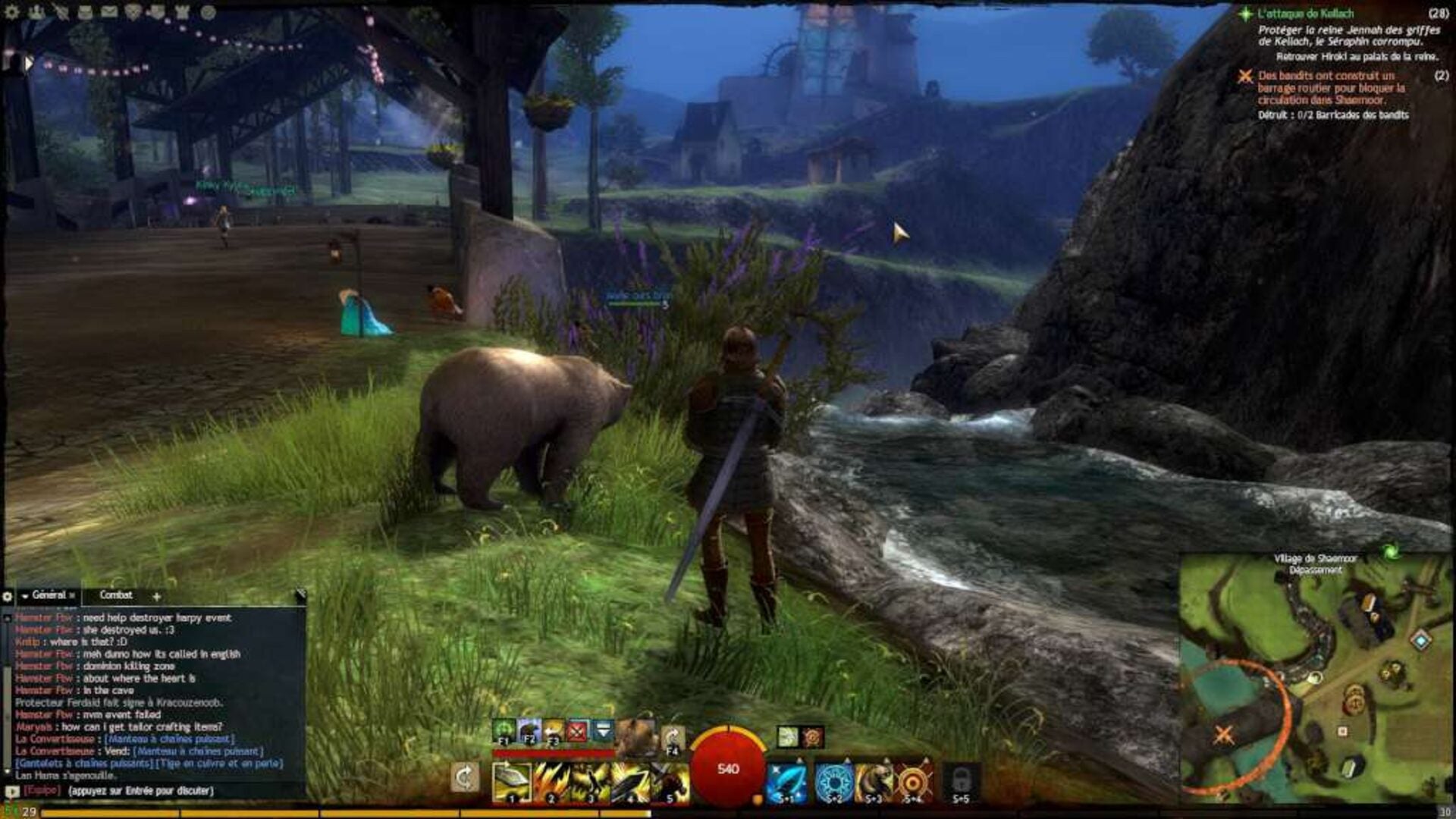The image size is (1456, 819).
Task: Open the gear options menu icon
Action: tap(12, 12)
